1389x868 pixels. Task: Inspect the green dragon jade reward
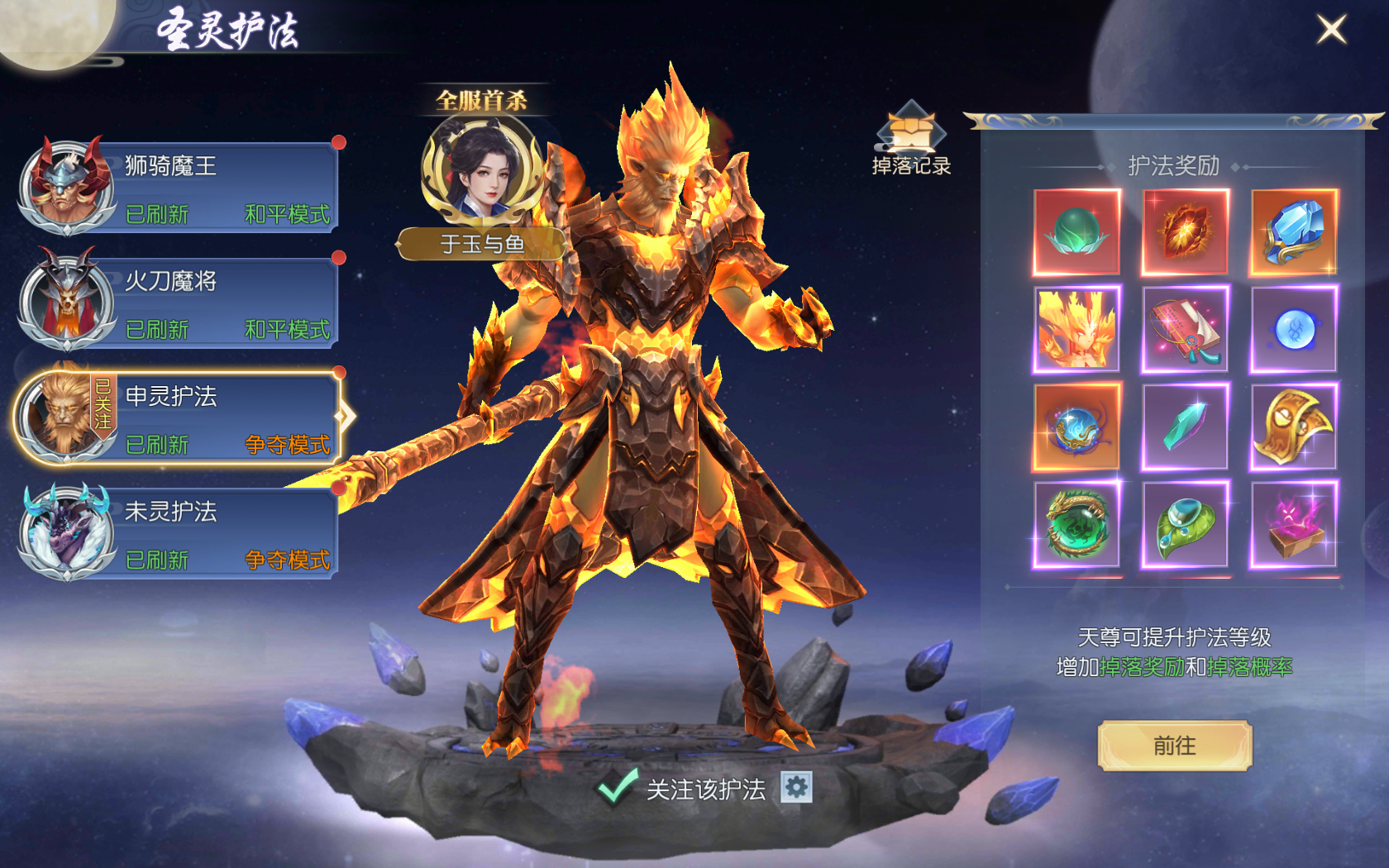[1076, 524]
